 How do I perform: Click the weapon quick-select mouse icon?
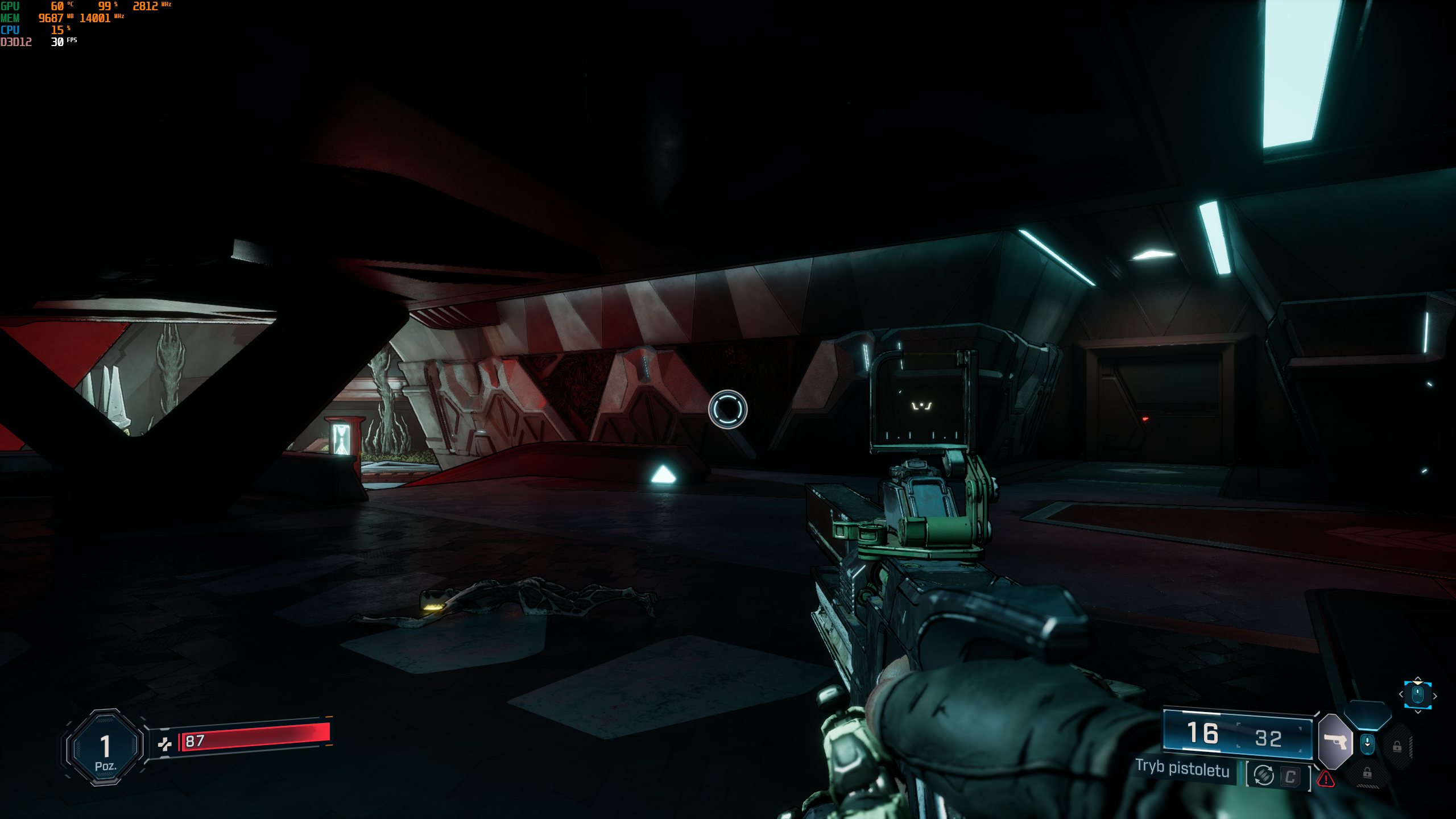1417,695
